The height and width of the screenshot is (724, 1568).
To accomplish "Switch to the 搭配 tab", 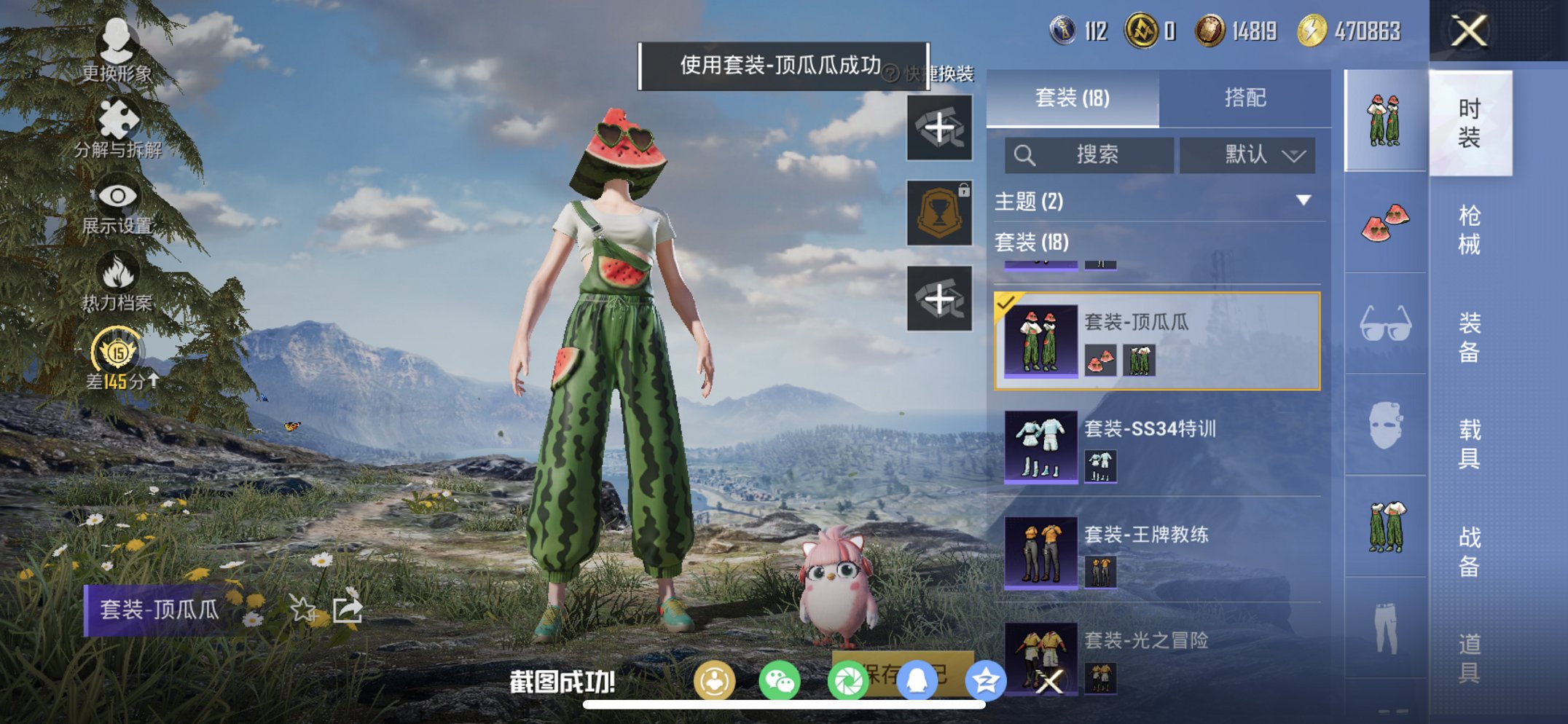I will pyautogui.click(x=1249, y=98).
